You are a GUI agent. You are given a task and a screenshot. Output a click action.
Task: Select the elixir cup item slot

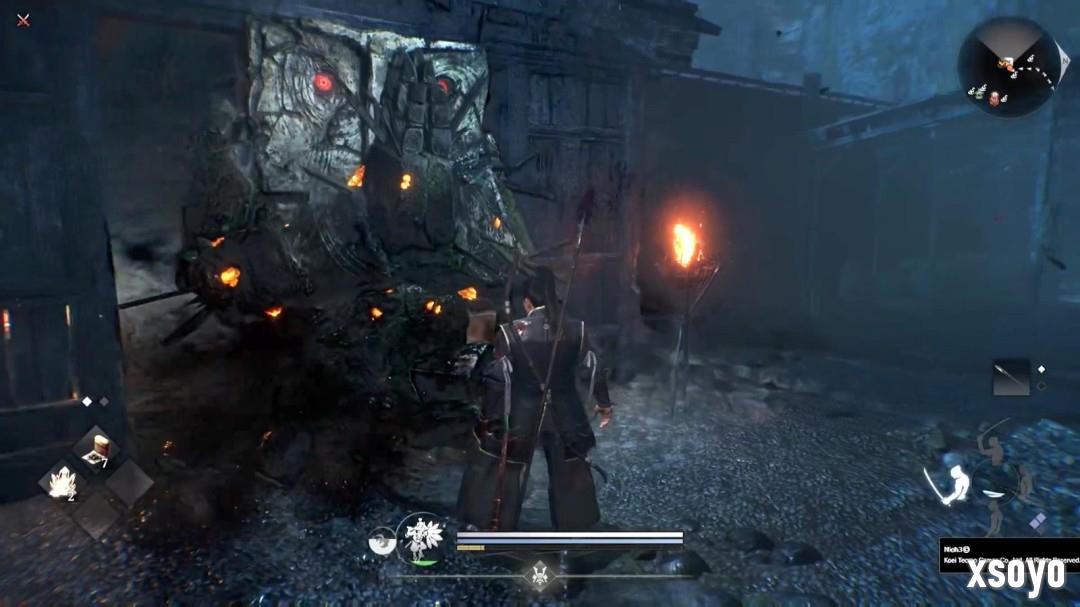pyautogui.click(x=99, y=449)
